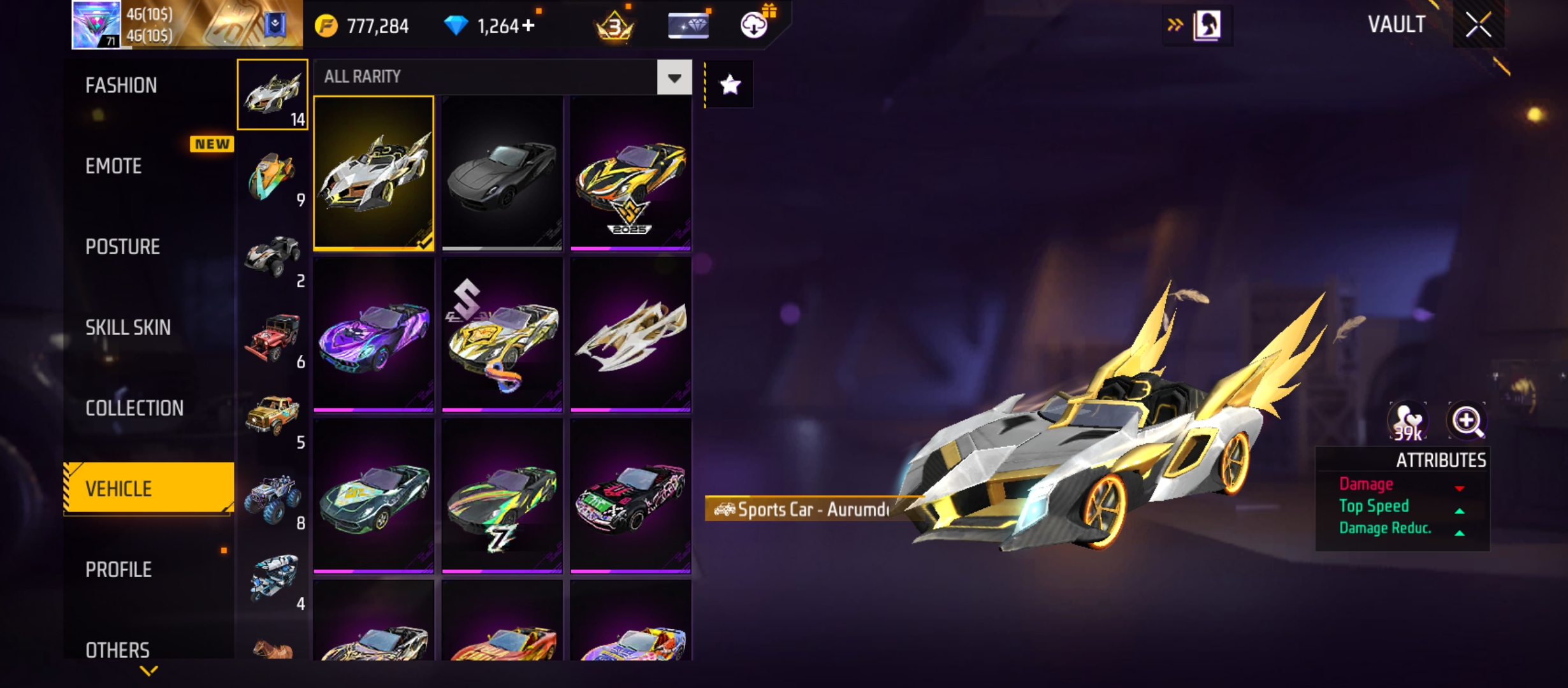Select the black car with pink graffiti skin
The image size is (1568, 688).
(x=630, y=496)
